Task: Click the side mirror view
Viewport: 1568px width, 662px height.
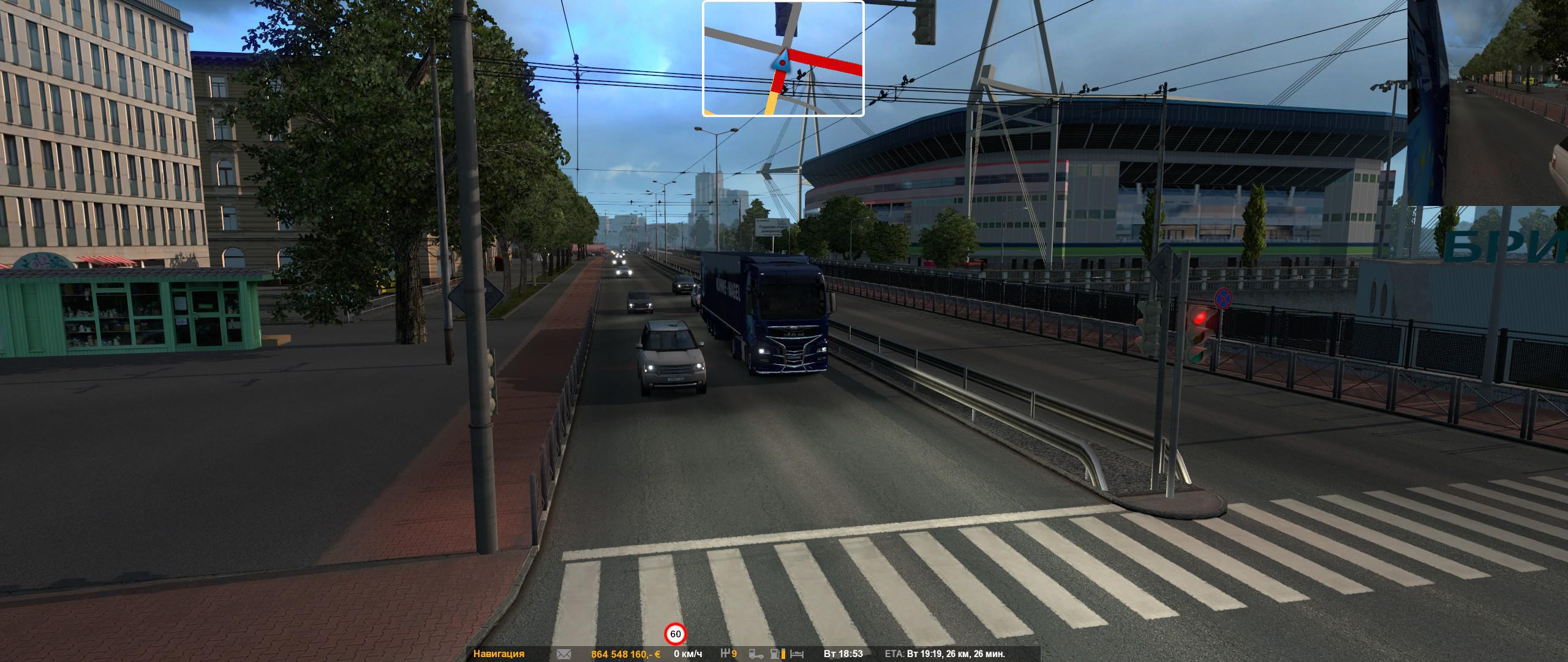Action: point(1487,102)
